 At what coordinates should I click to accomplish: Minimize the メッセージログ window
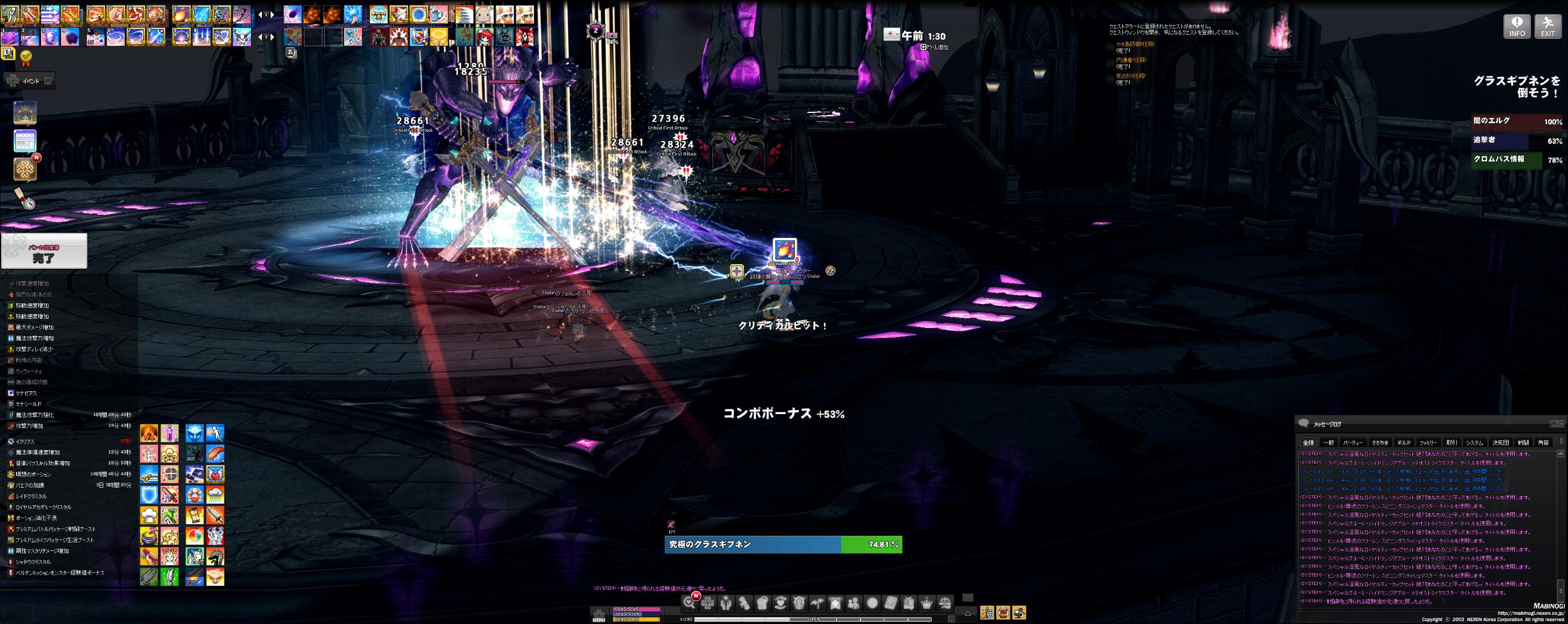(x=1553, y=424)
